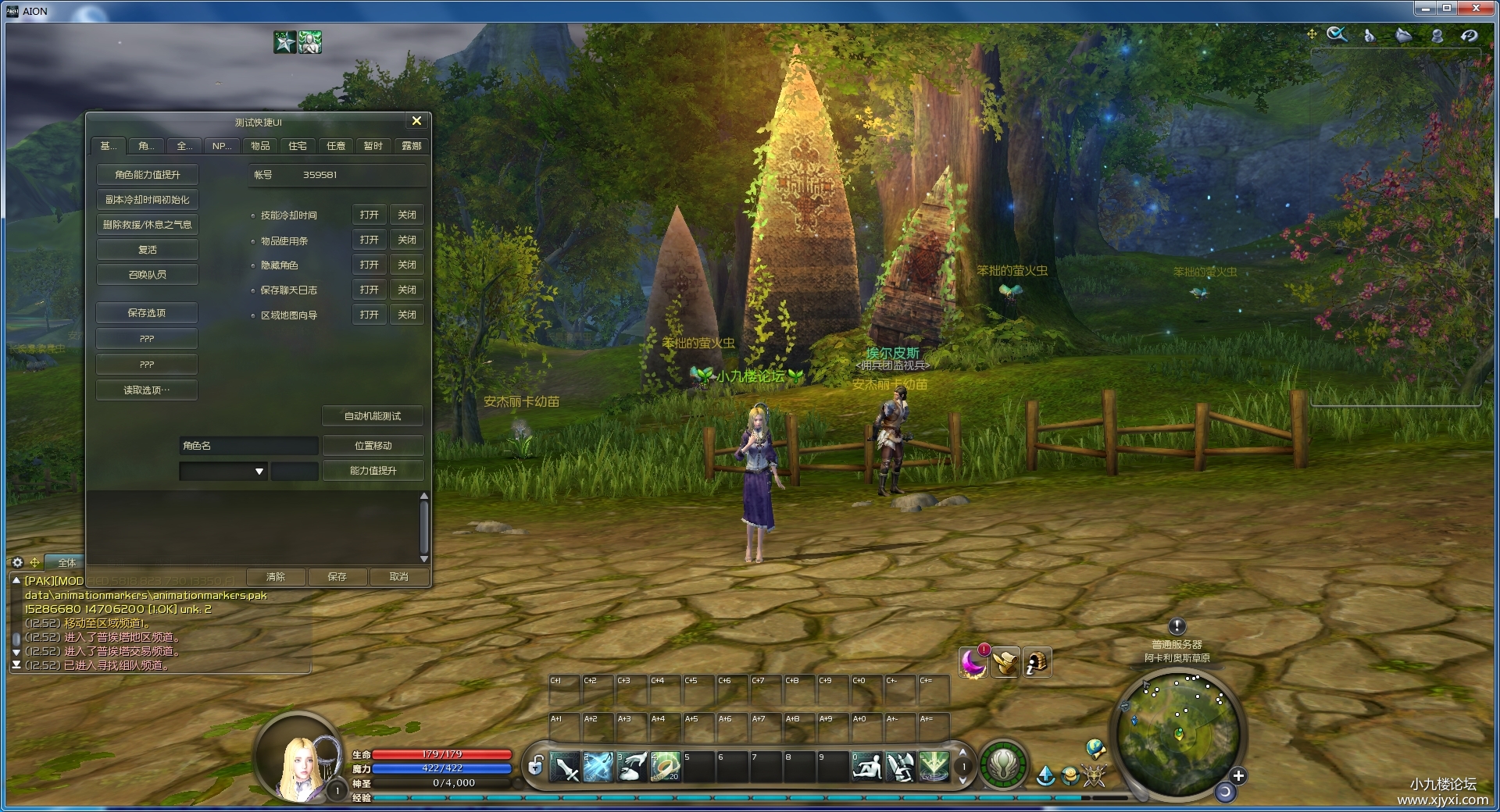Activate the sword attack skill in slot 1
The height and width of the screenshot is (812, 1500).
pyautogui.click(x=566, y=767)
